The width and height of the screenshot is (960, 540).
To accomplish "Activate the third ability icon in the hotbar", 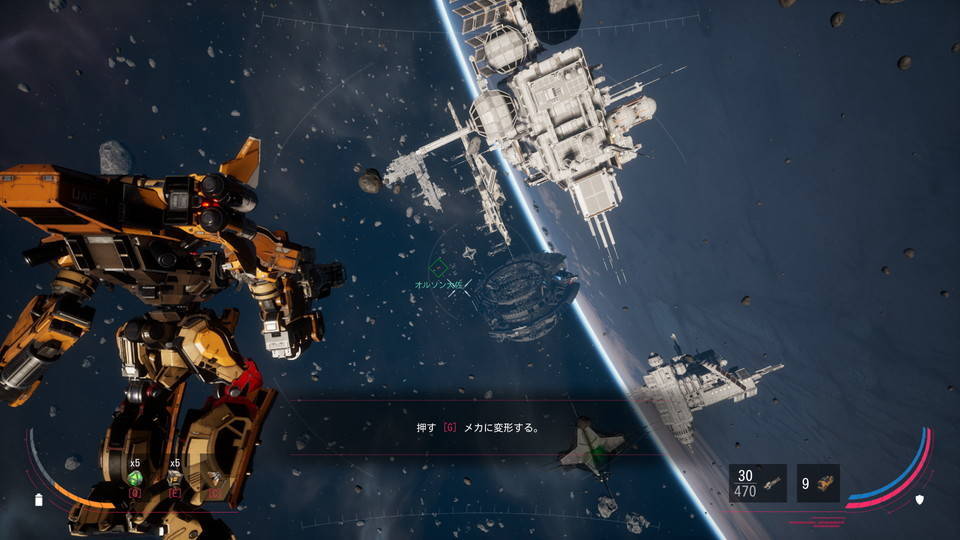I will pyautogui.click(x=214, y=478).
